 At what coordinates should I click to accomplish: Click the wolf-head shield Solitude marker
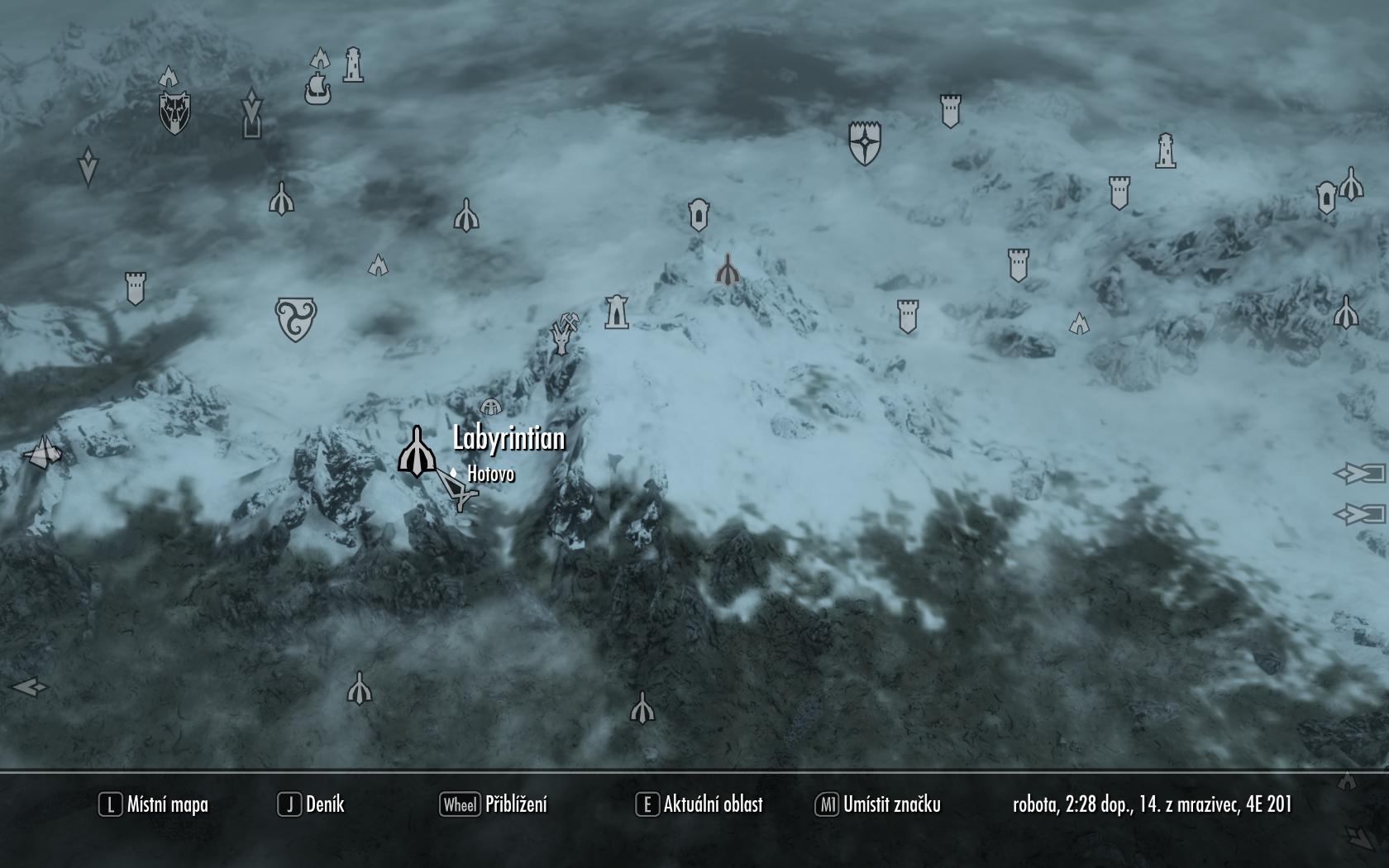click(174, 113)
